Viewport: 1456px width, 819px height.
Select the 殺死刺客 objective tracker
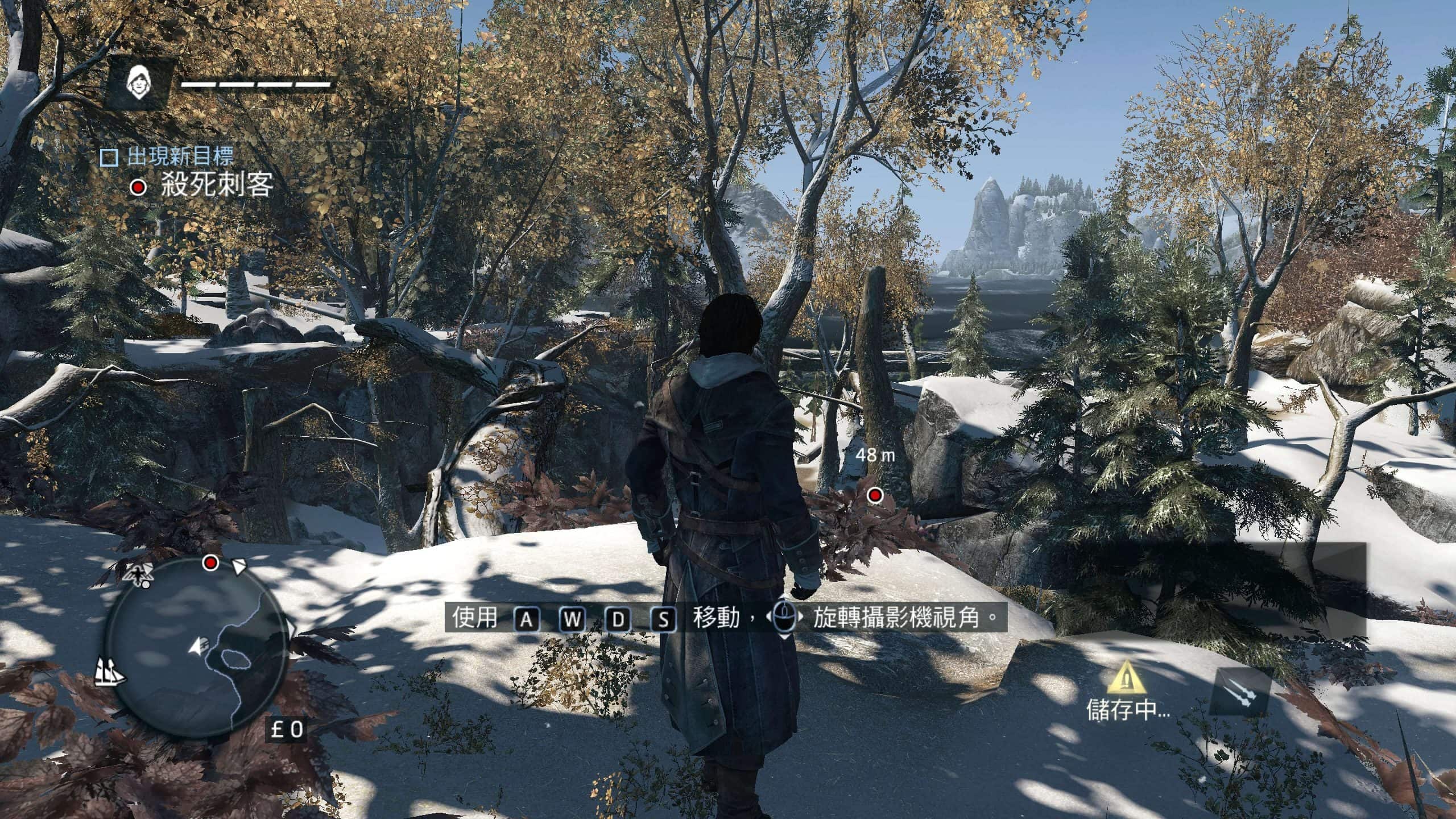click(217, 185)
